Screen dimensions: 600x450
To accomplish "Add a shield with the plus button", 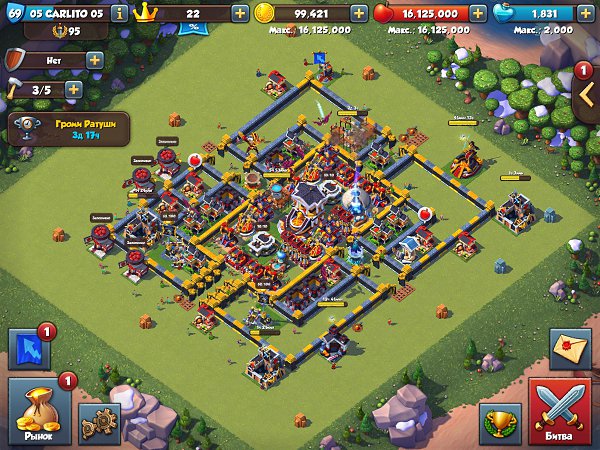I will point(95,60).
